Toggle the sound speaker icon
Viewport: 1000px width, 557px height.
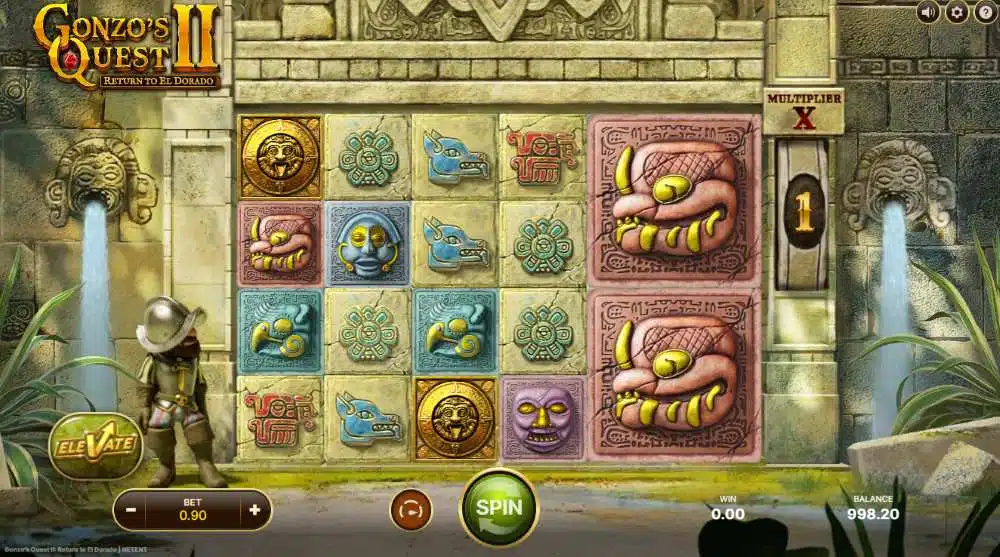point(929,12)
